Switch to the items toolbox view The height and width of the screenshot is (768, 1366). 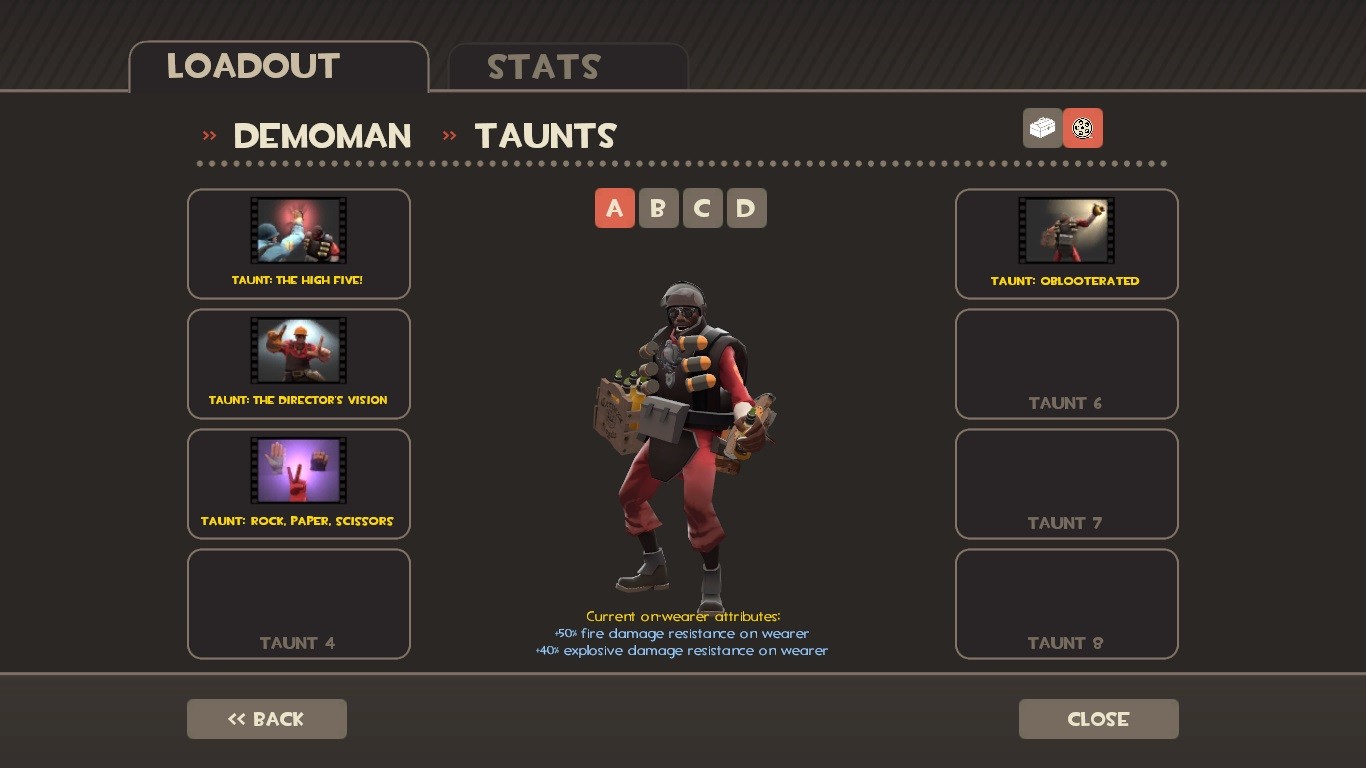pyautogui.click(x=1042, y=128)
